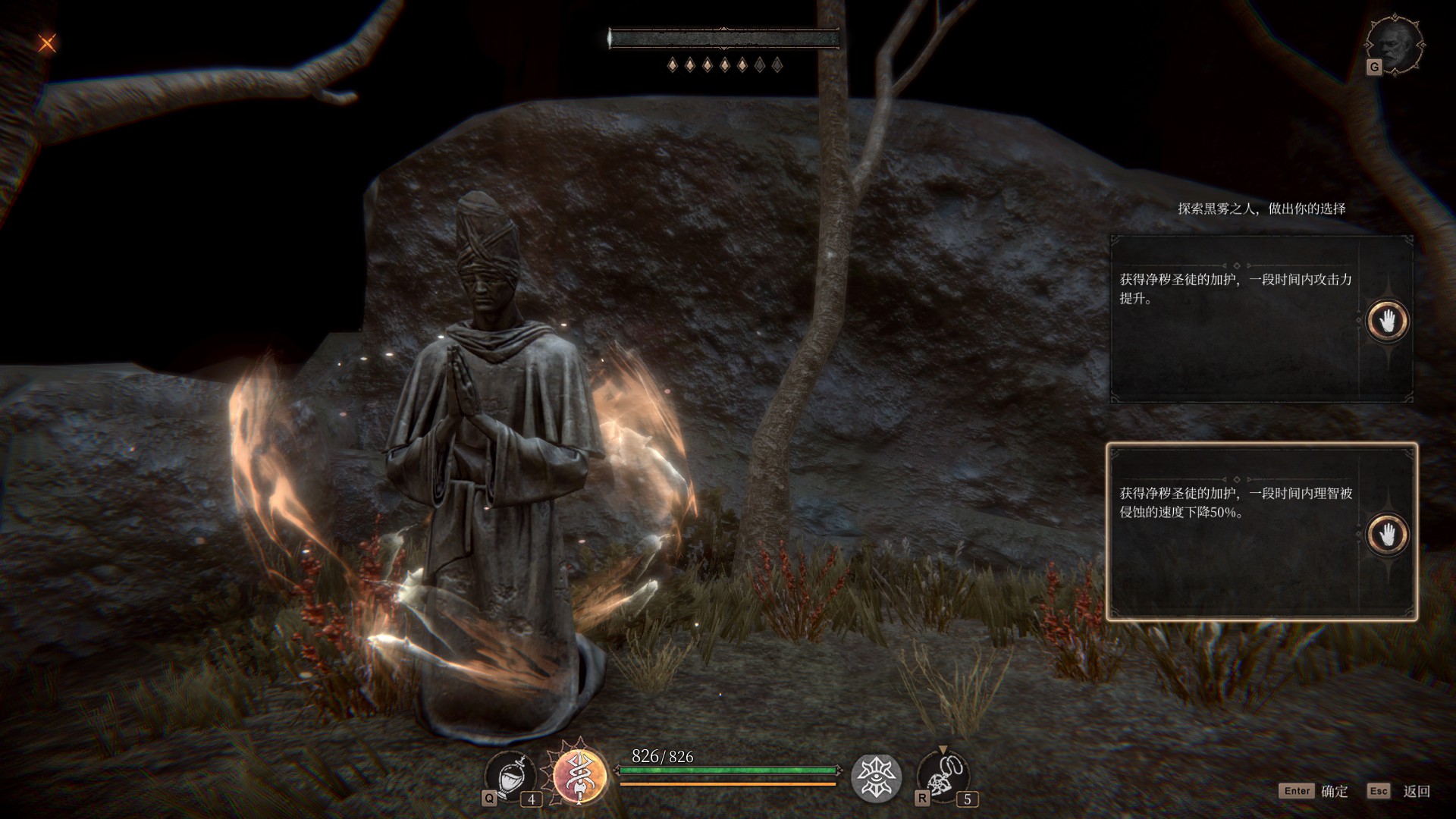
Task: Click the hand icon on sanity blessing
Action: [x=1387, y=535]
